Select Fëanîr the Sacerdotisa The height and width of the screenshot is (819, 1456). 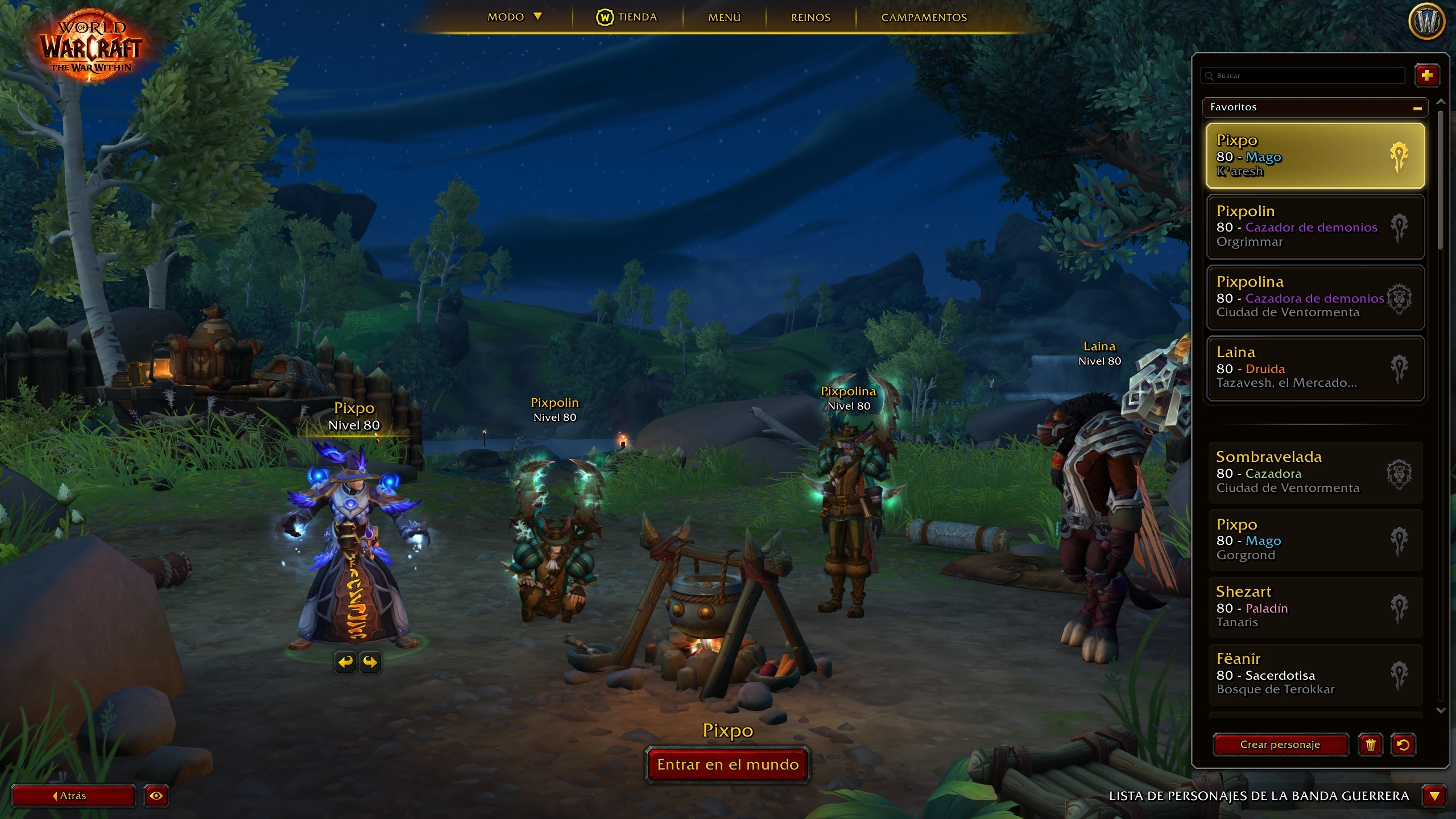pos(1314,674)
